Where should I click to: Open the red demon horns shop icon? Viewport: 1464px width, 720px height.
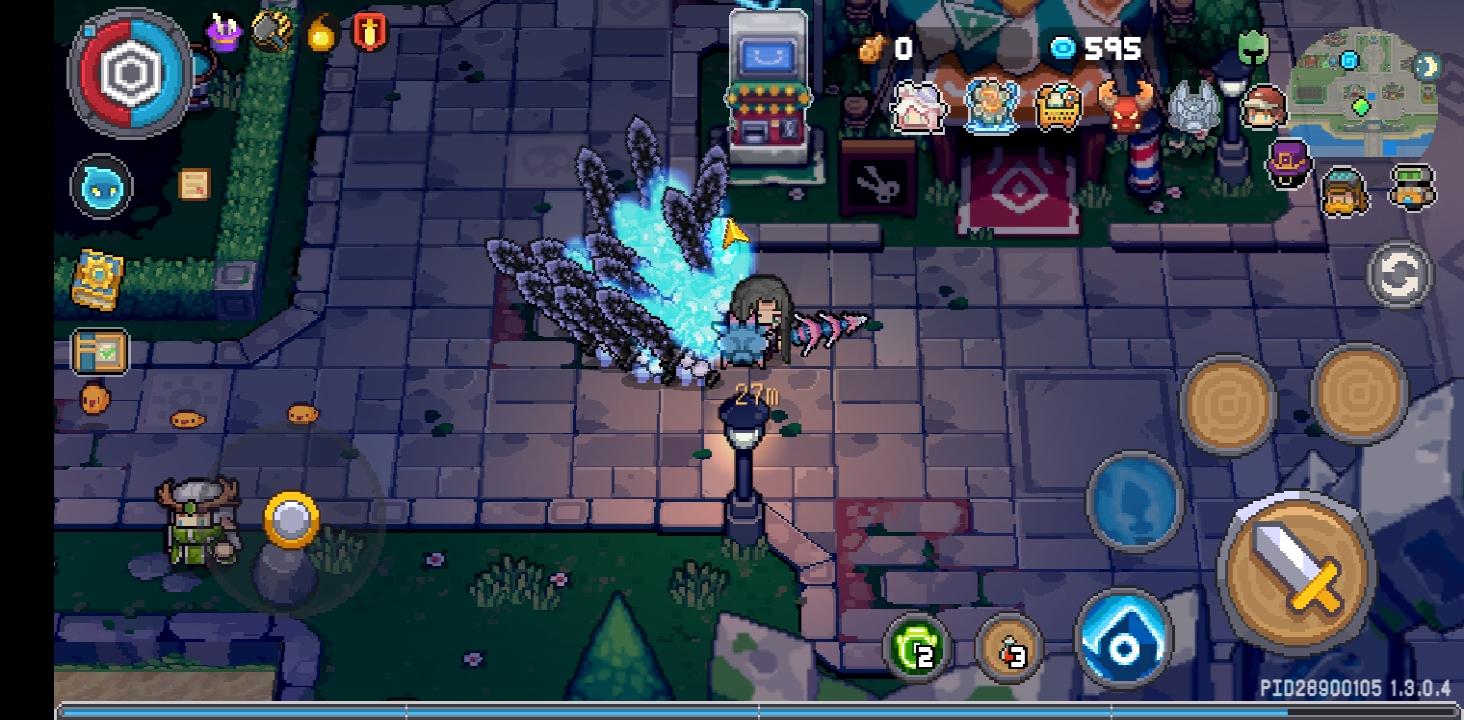pyautogui.click(x=1125, y=103)
